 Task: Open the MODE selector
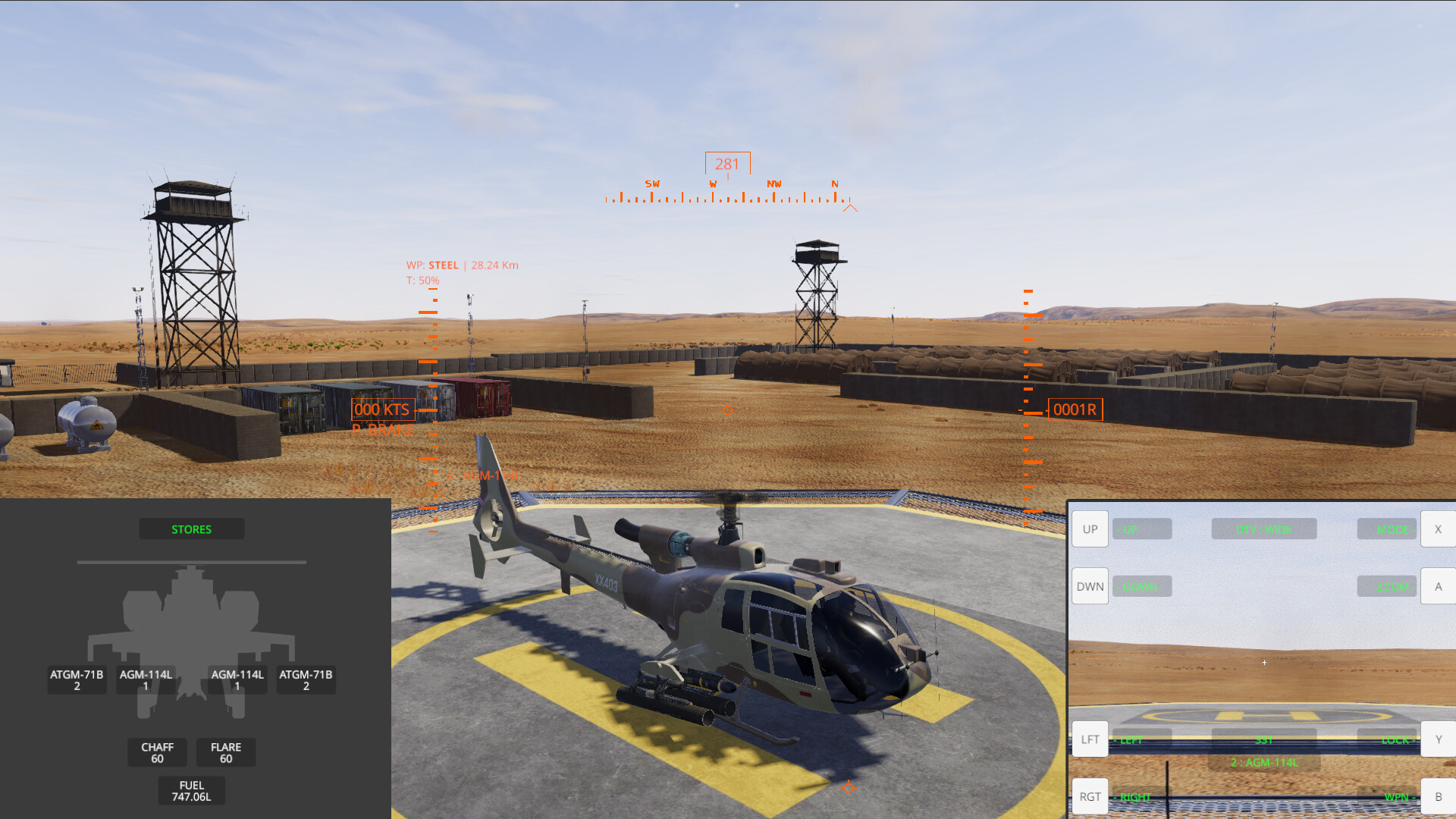coord(1386,529)
